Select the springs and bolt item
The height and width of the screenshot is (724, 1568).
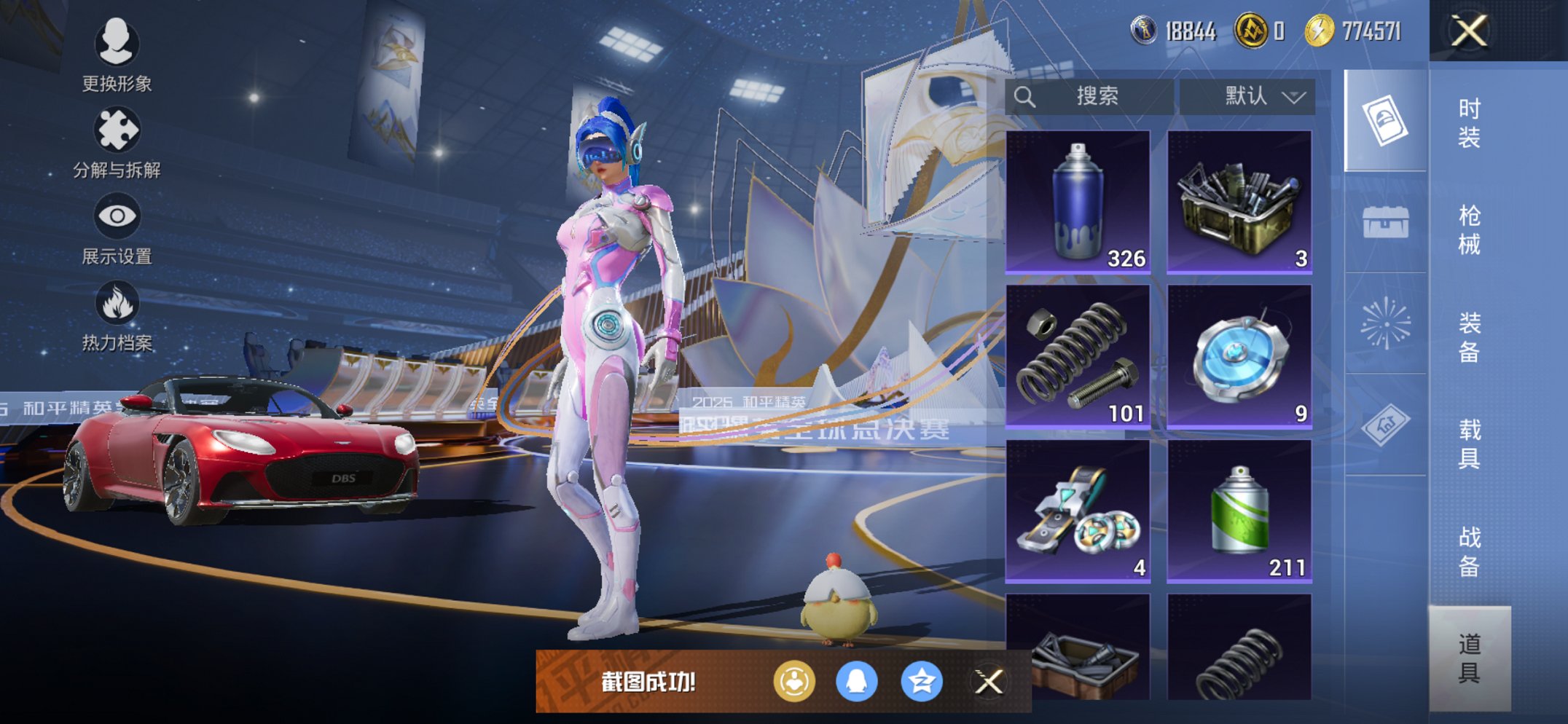(1078, 355)
